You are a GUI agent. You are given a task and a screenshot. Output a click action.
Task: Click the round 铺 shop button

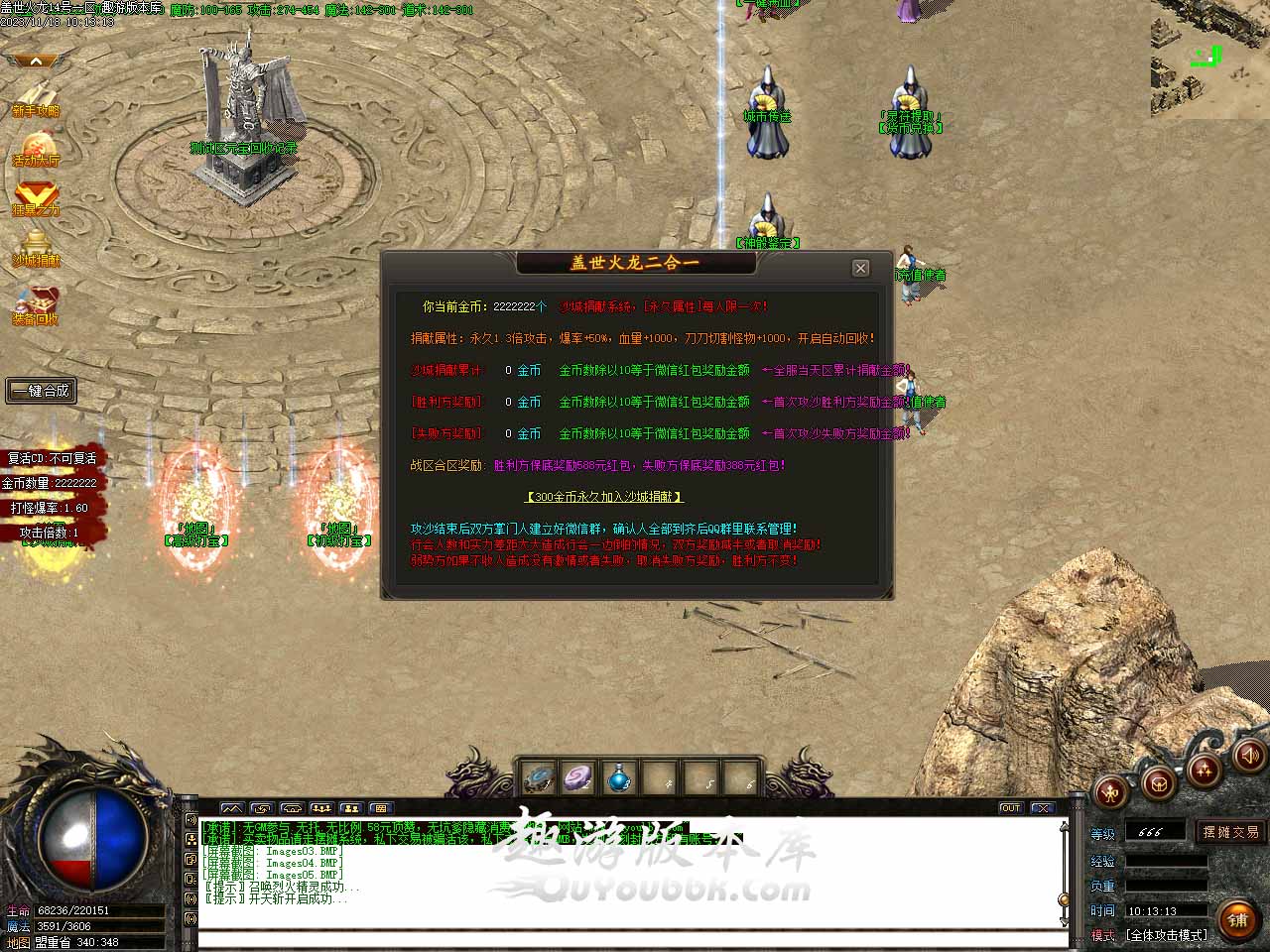(1237, 920)
